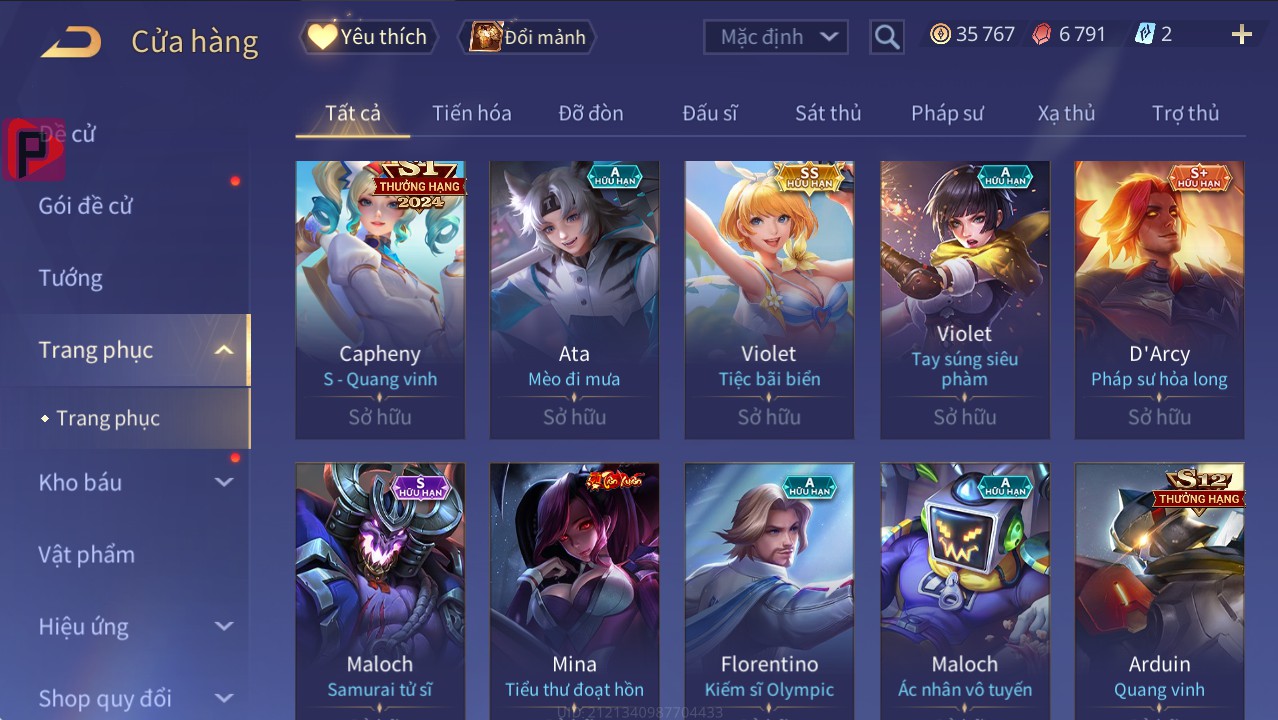Expand the Mặc định sort dropdown
This screenshot has width=1278, height=720.
(776, 37)
